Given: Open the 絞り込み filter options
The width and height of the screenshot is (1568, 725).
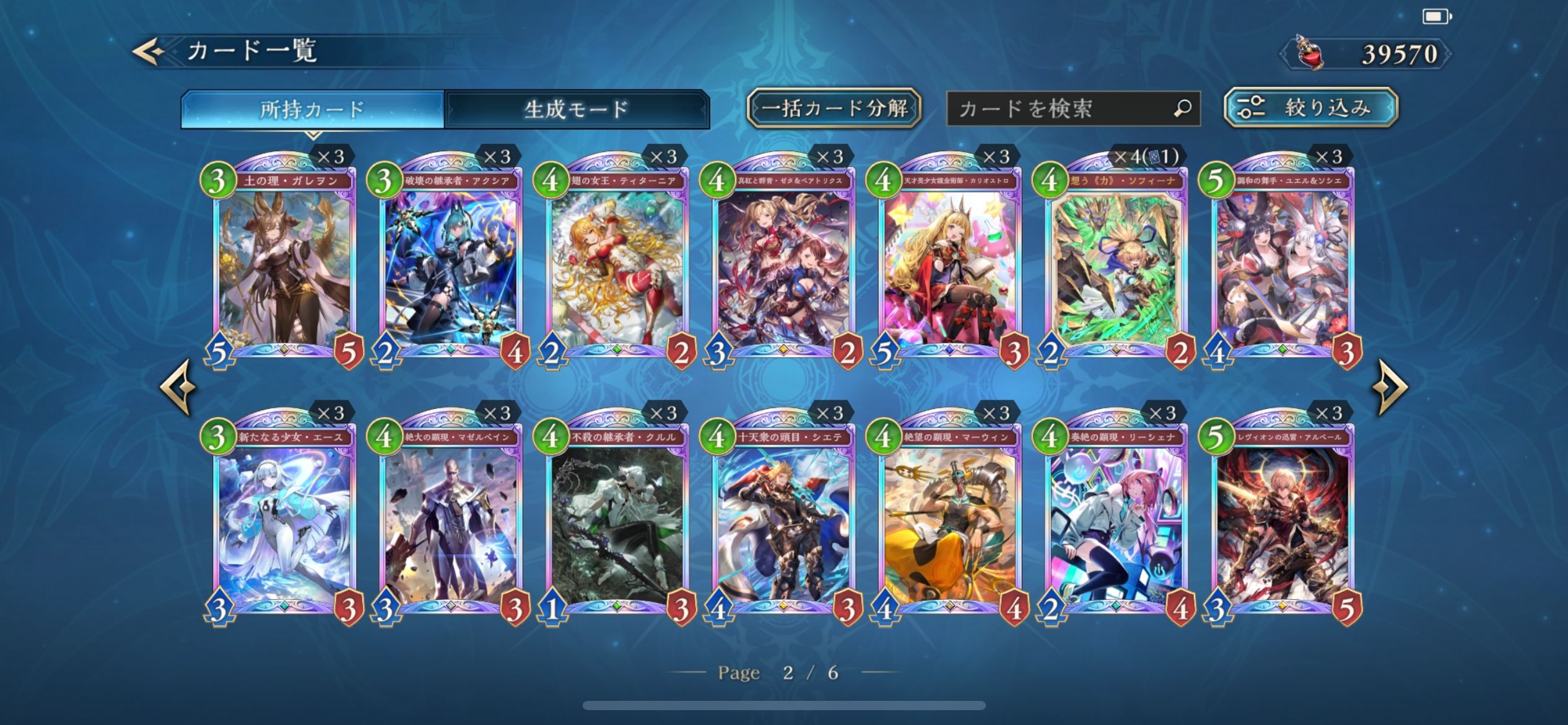Looking at the screenshot, I should tap(1311, 108).
